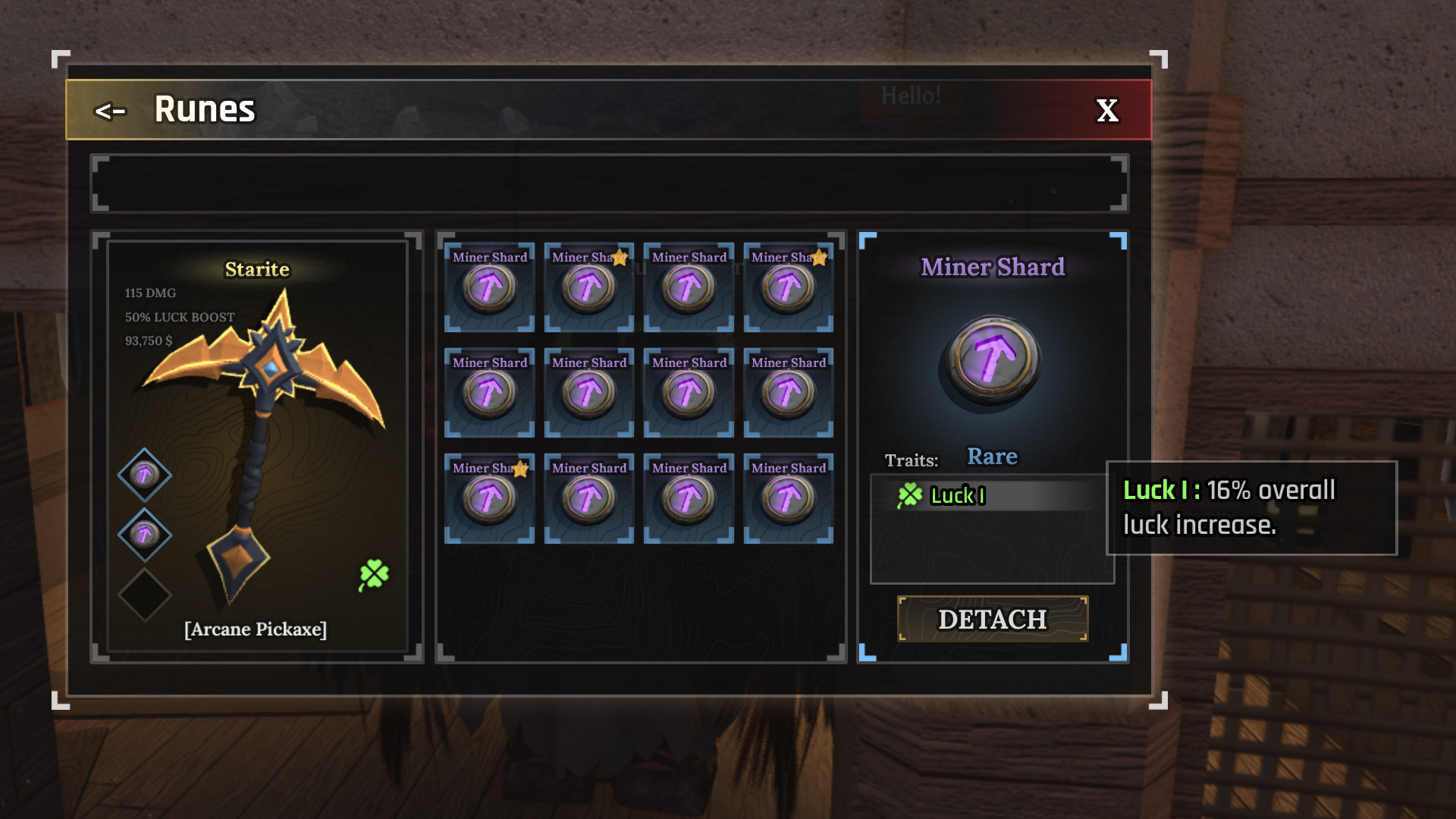Detach the Miner Shard rune
Image resolution: width=1456 pixels, height=819 pixels.
(992, 620)
